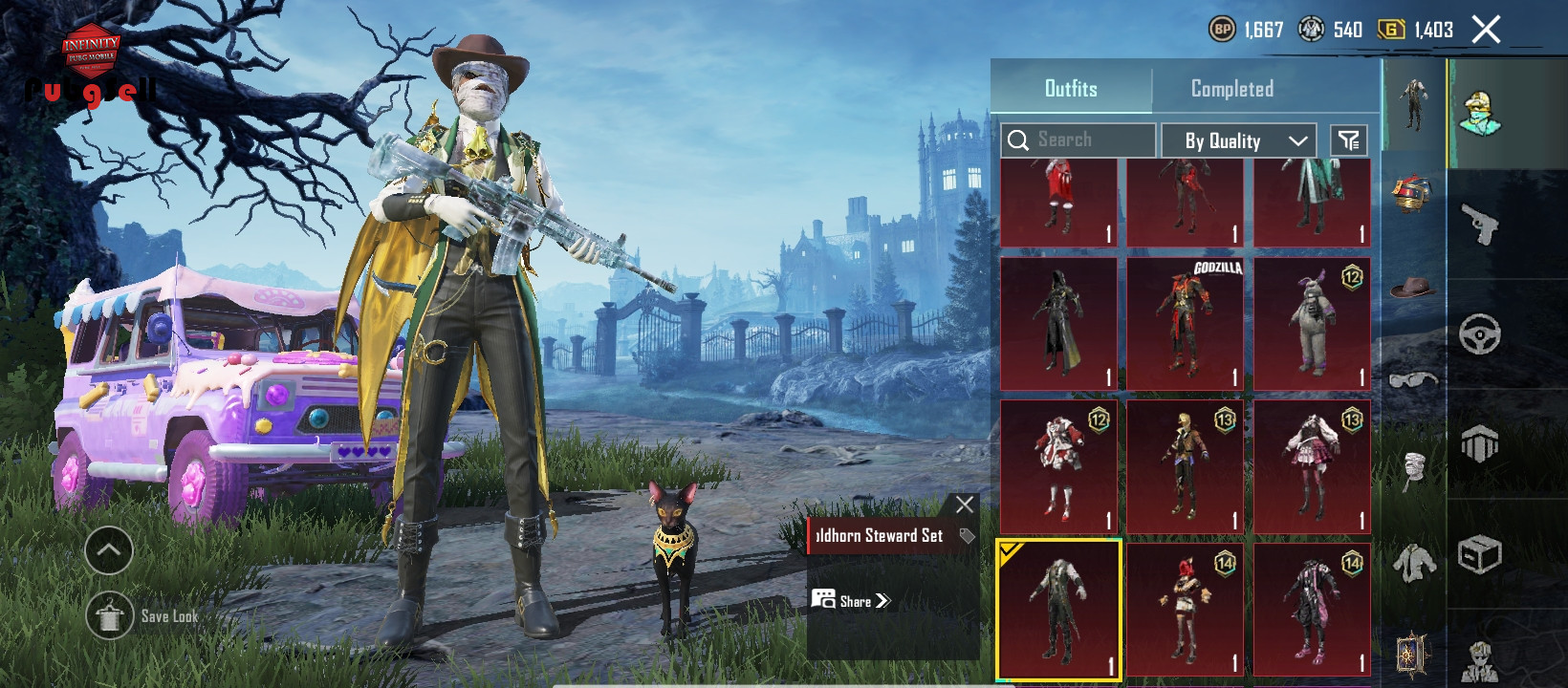The height and width of the screenshot is (688, 1568).
Task: Show the cowboy hat headwear category
Action: coord(1413,287)
